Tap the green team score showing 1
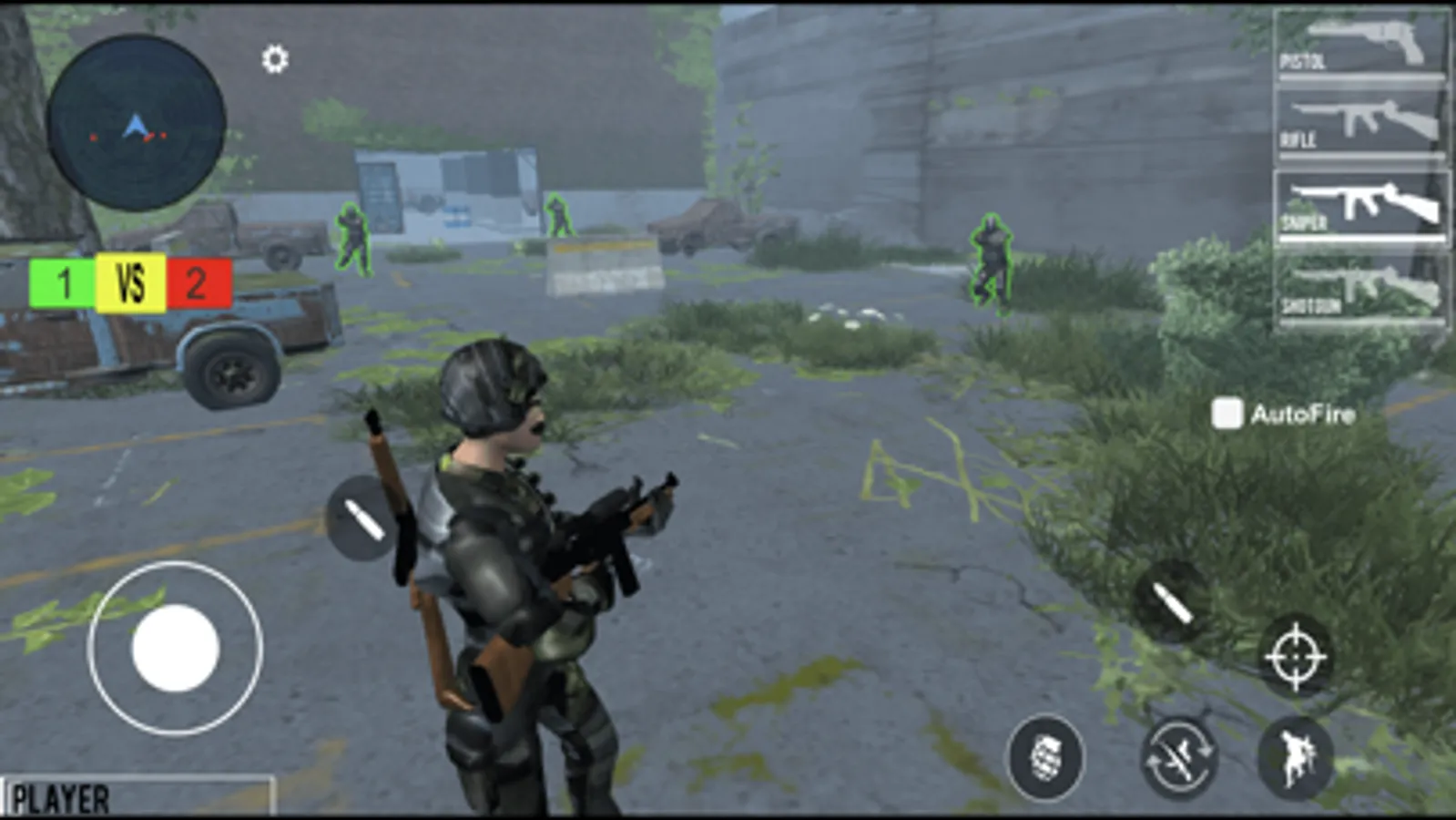This screenshot has height=820, width=1456. coord(63,282)
